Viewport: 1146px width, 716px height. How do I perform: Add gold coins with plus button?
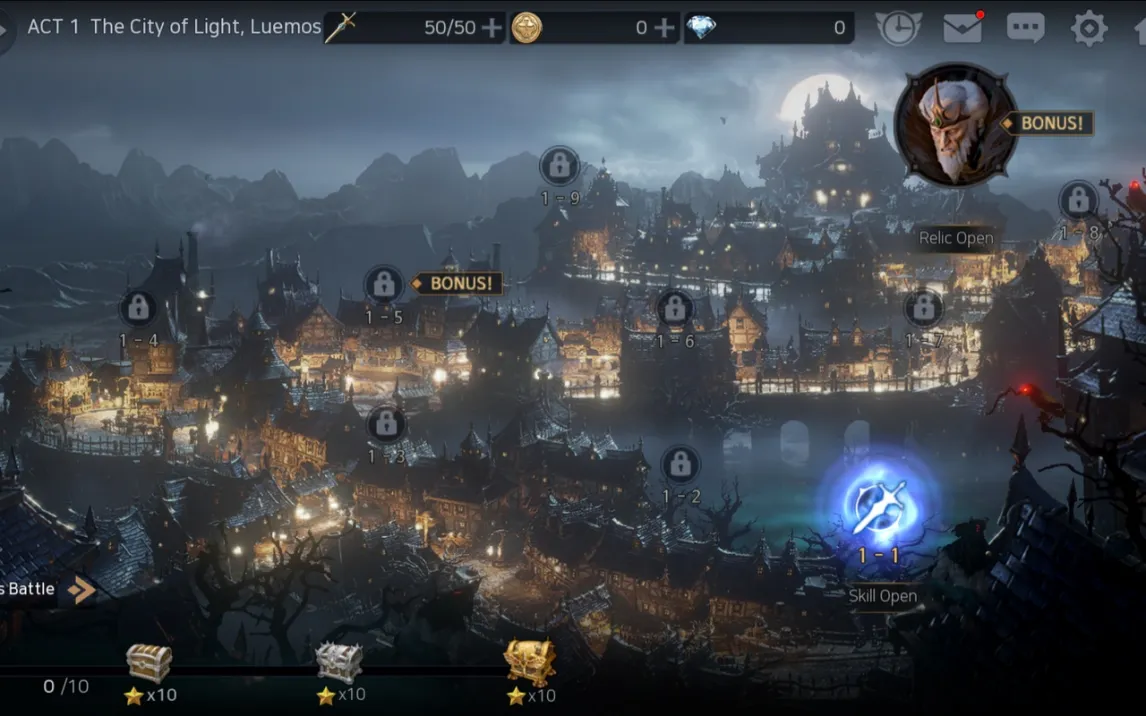tap(665, 28)
